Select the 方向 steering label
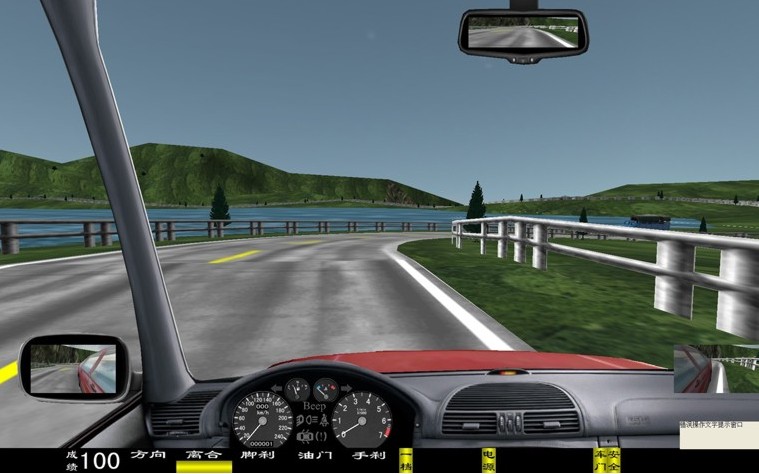The image size is (759, 474). [x=148, y=456]
